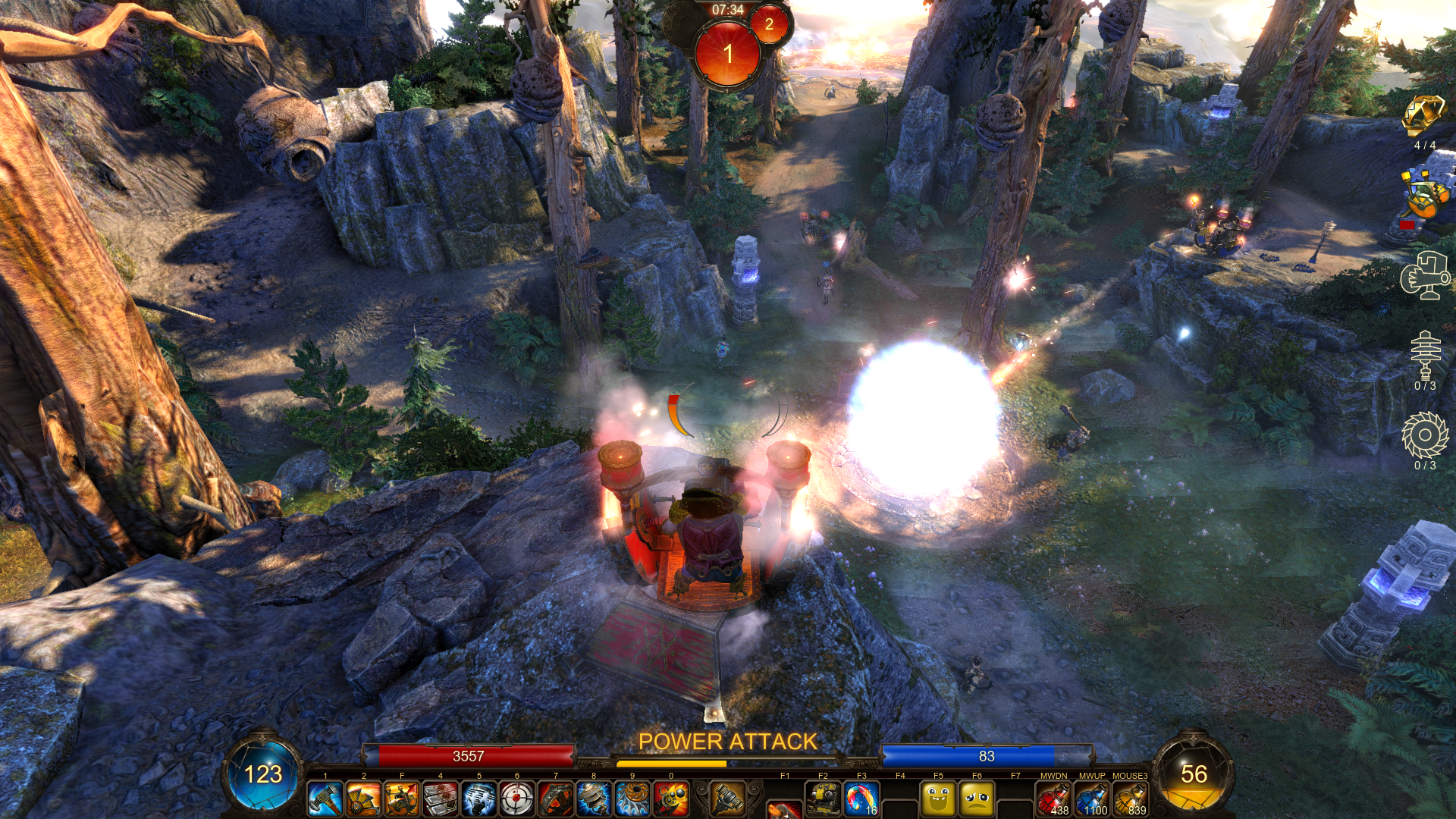Select the yellow robot face item
Image resolution: width=1456 pixels, height=819 pixels.
point(823,799)
